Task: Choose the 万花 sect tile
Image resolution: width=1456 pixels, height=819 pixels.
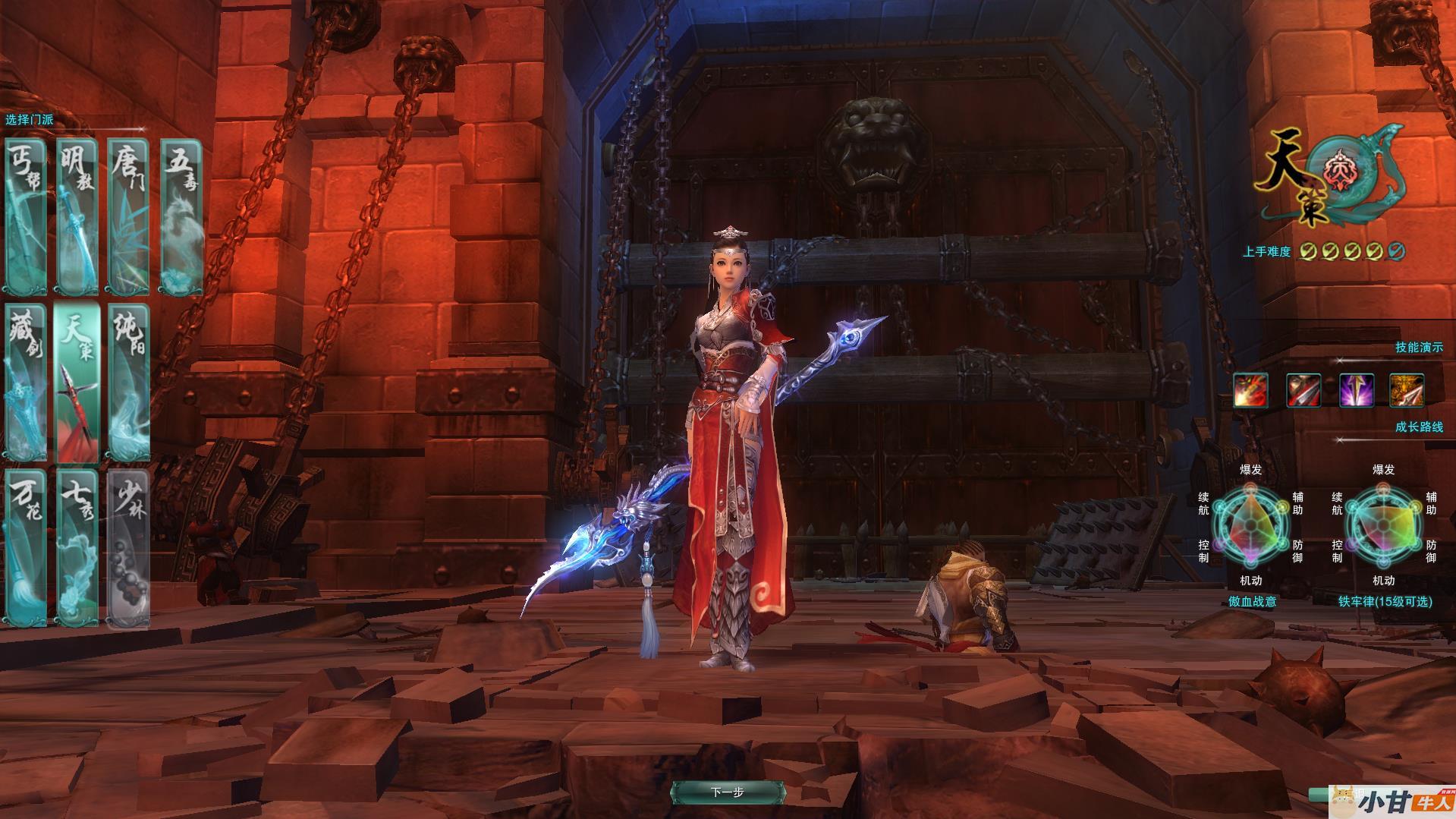Action: coord(26,548)
